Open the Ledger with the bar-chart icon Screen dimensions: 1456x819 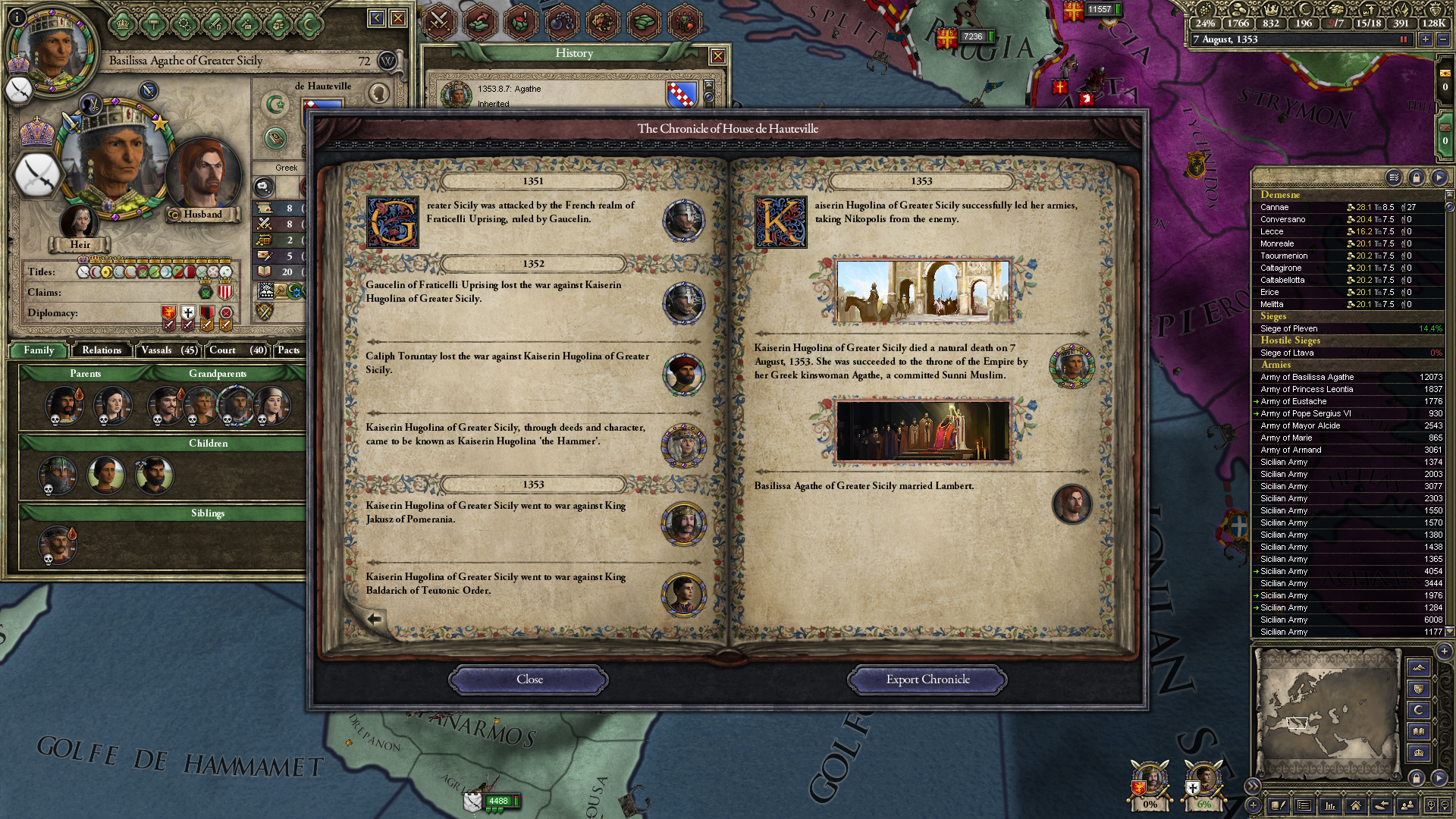[x=1330, y=807]
